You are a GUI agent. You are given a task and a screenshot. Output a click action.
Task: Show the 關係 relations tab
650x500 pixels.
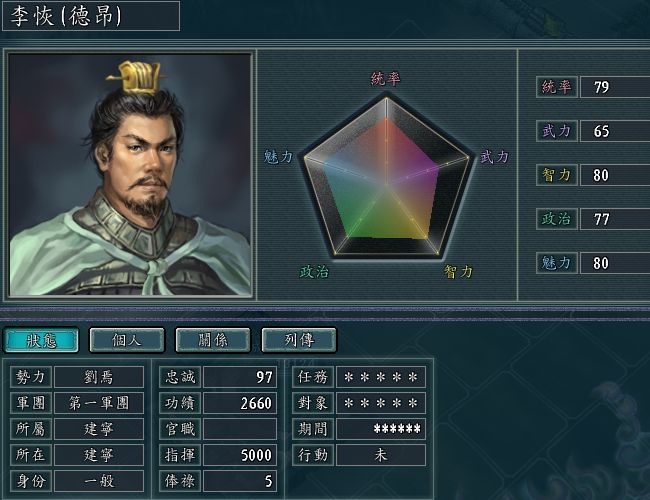[x=212, y=340]
